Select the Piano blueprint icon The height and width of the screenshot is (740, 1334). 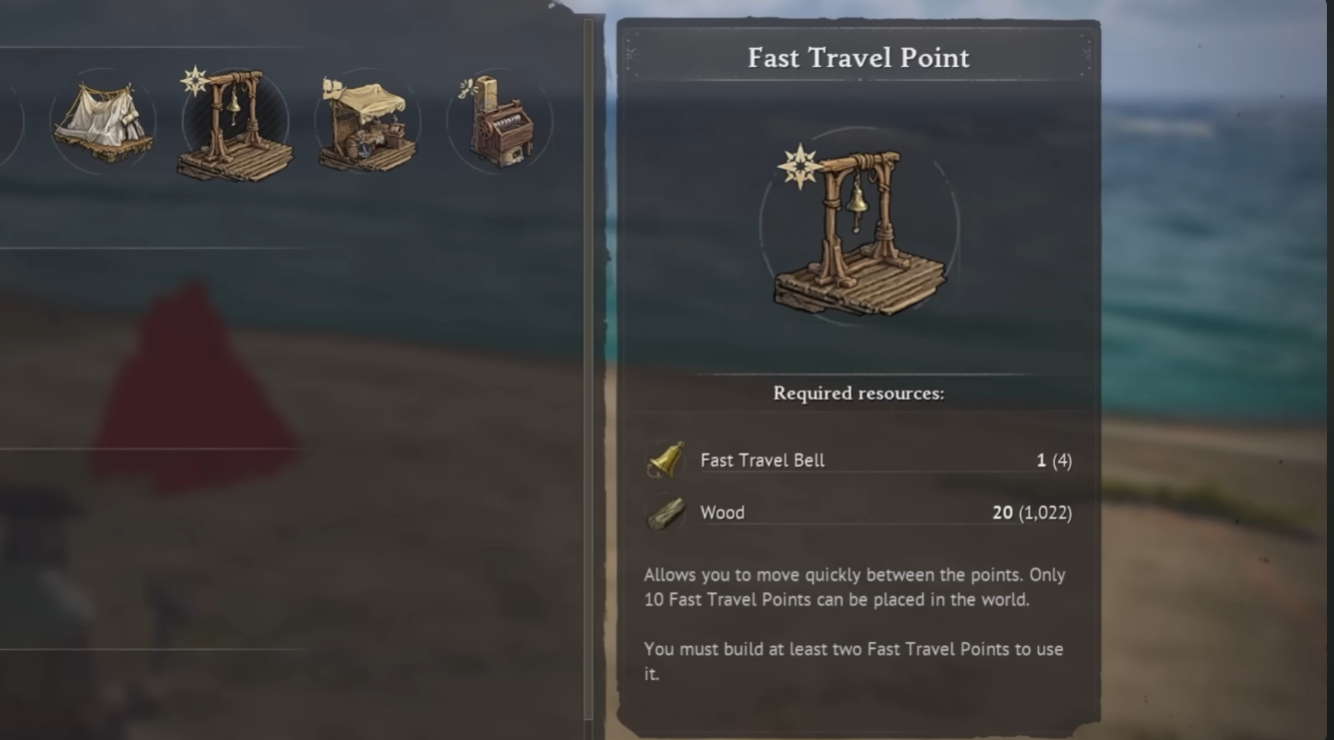[x=497, y=120]
